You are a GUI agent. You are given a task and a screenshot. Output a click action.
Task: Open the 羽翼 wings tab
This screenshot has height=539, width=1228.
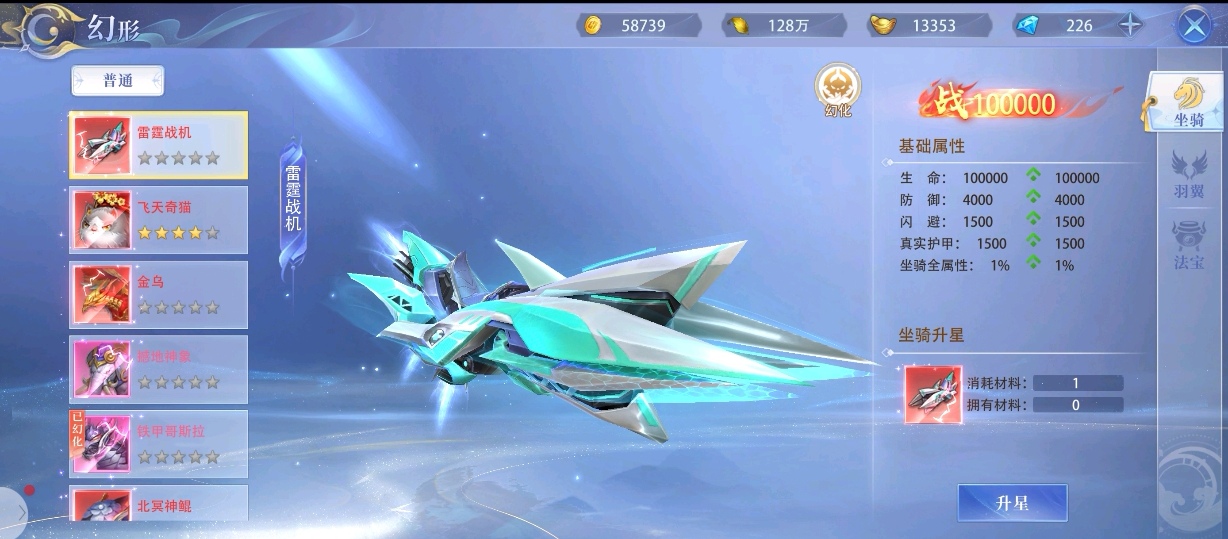(1188, 174)
